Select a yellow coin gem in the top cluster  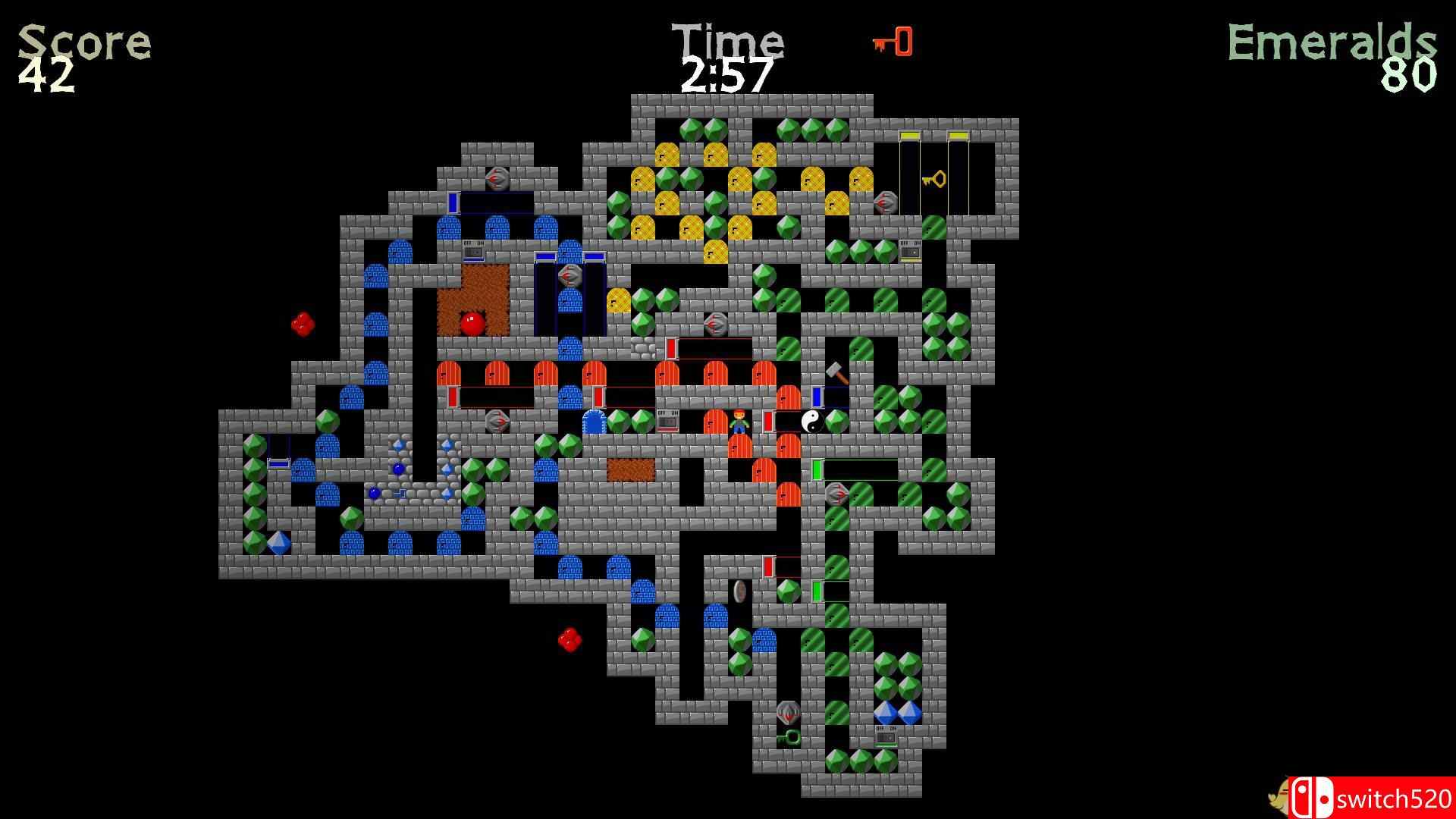click(667, 155)
